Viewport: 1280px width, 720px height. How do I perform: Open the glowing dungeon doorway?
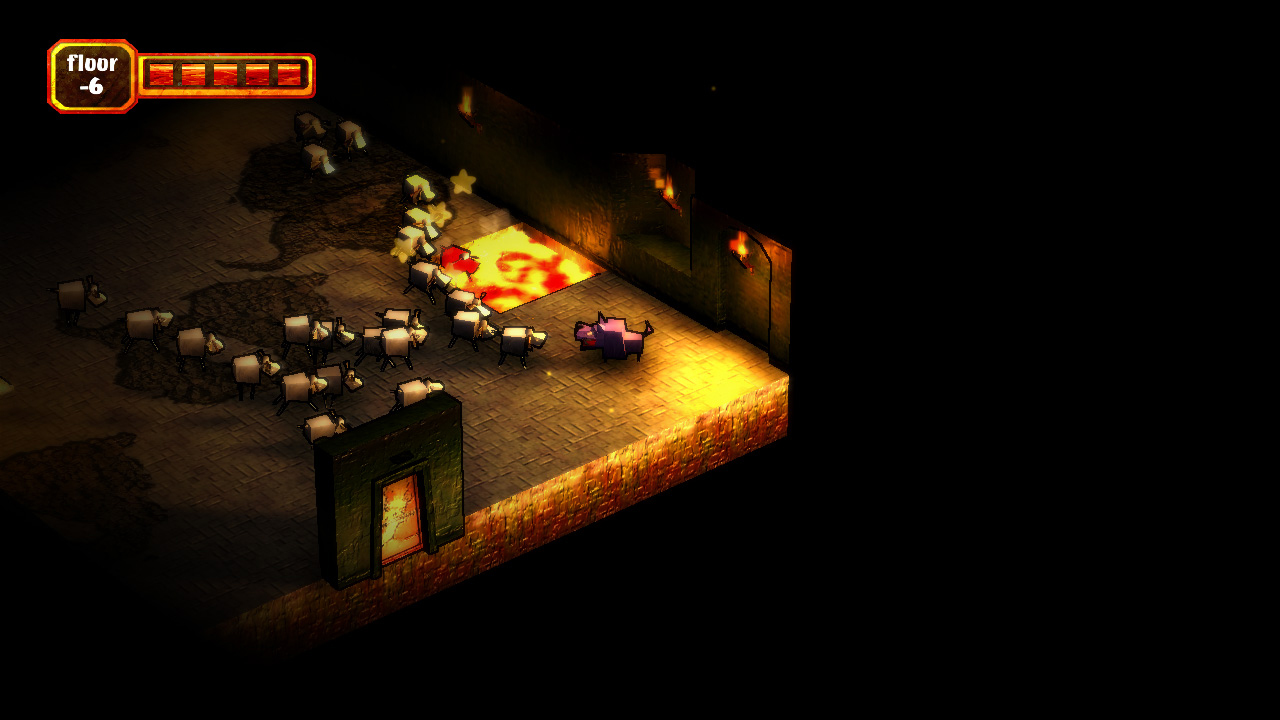point(398,515)
